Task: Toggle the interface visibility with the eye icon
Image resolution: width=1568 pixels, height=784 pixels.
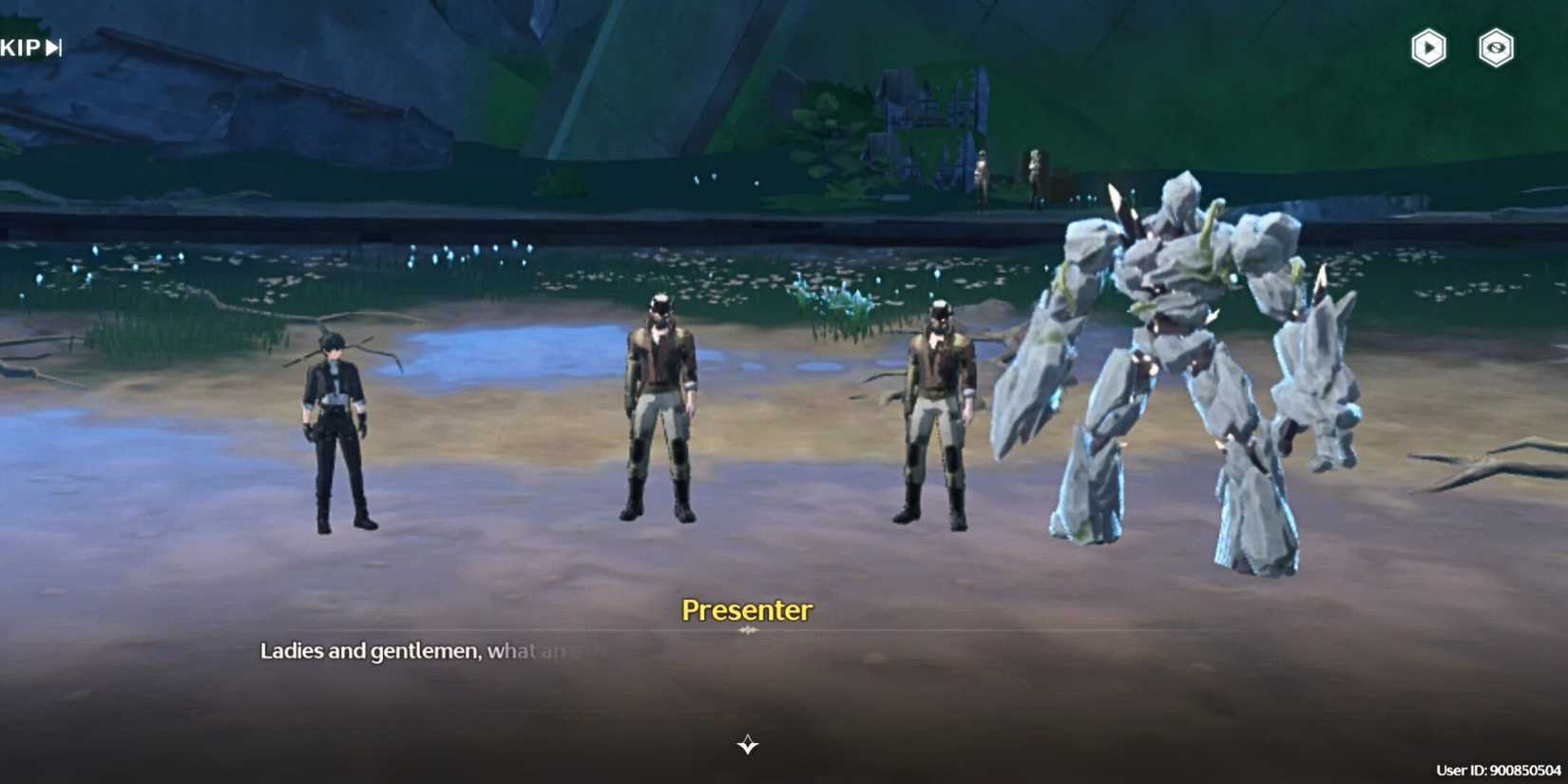Action: click(x=1497, y=48)
